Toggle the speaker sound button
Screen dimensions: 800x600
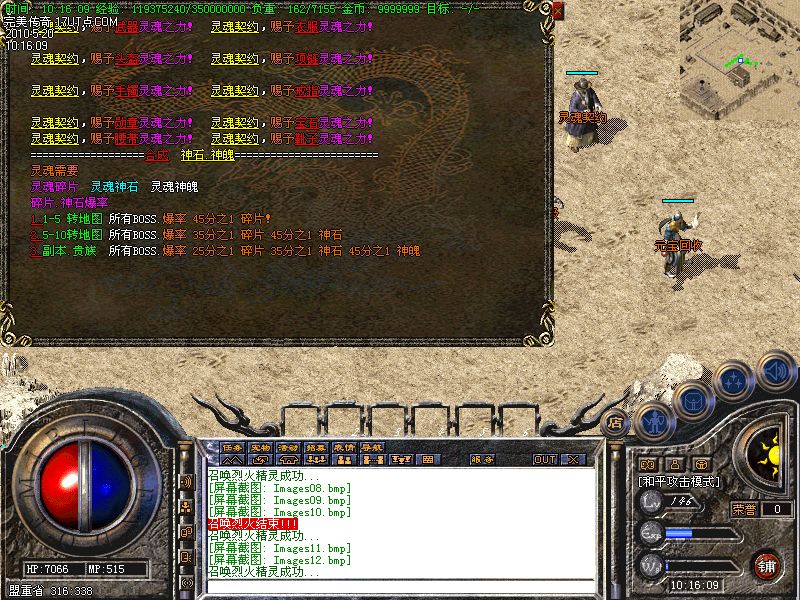(x=776, y=371)
